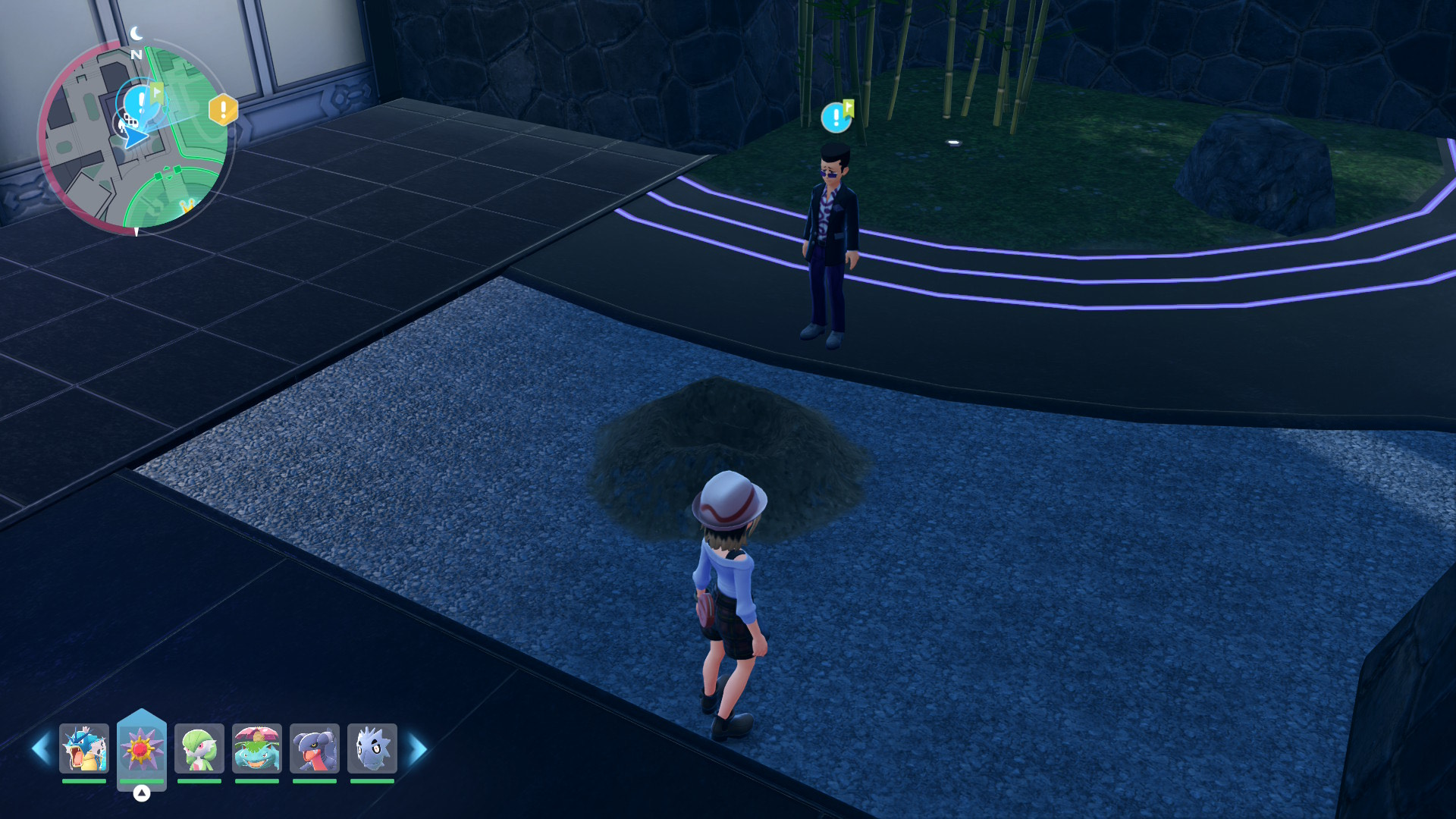Click the left arrow beside the party
1456x819 pixels.
pos(41,749)
